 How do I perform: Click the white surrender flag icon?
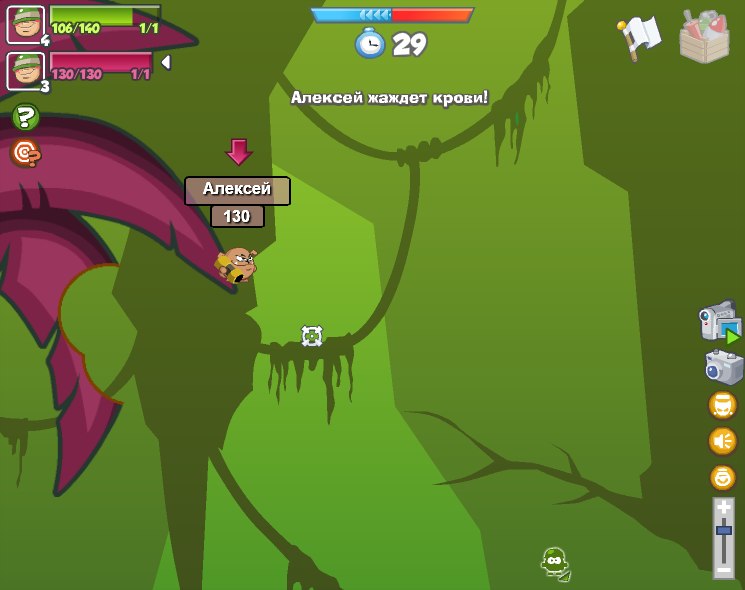640,38
